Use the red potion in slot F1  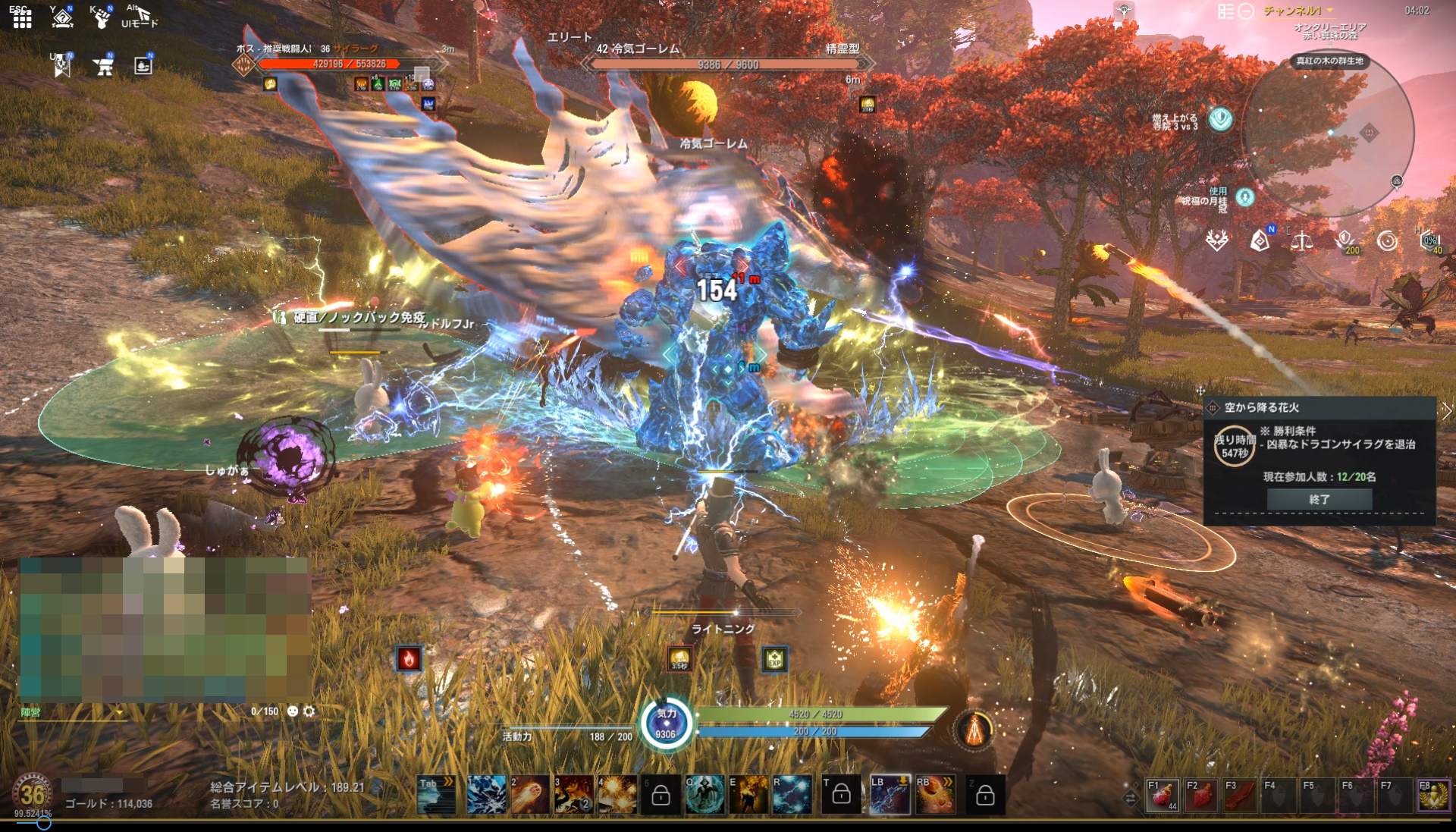click(x=1162, y=796)
